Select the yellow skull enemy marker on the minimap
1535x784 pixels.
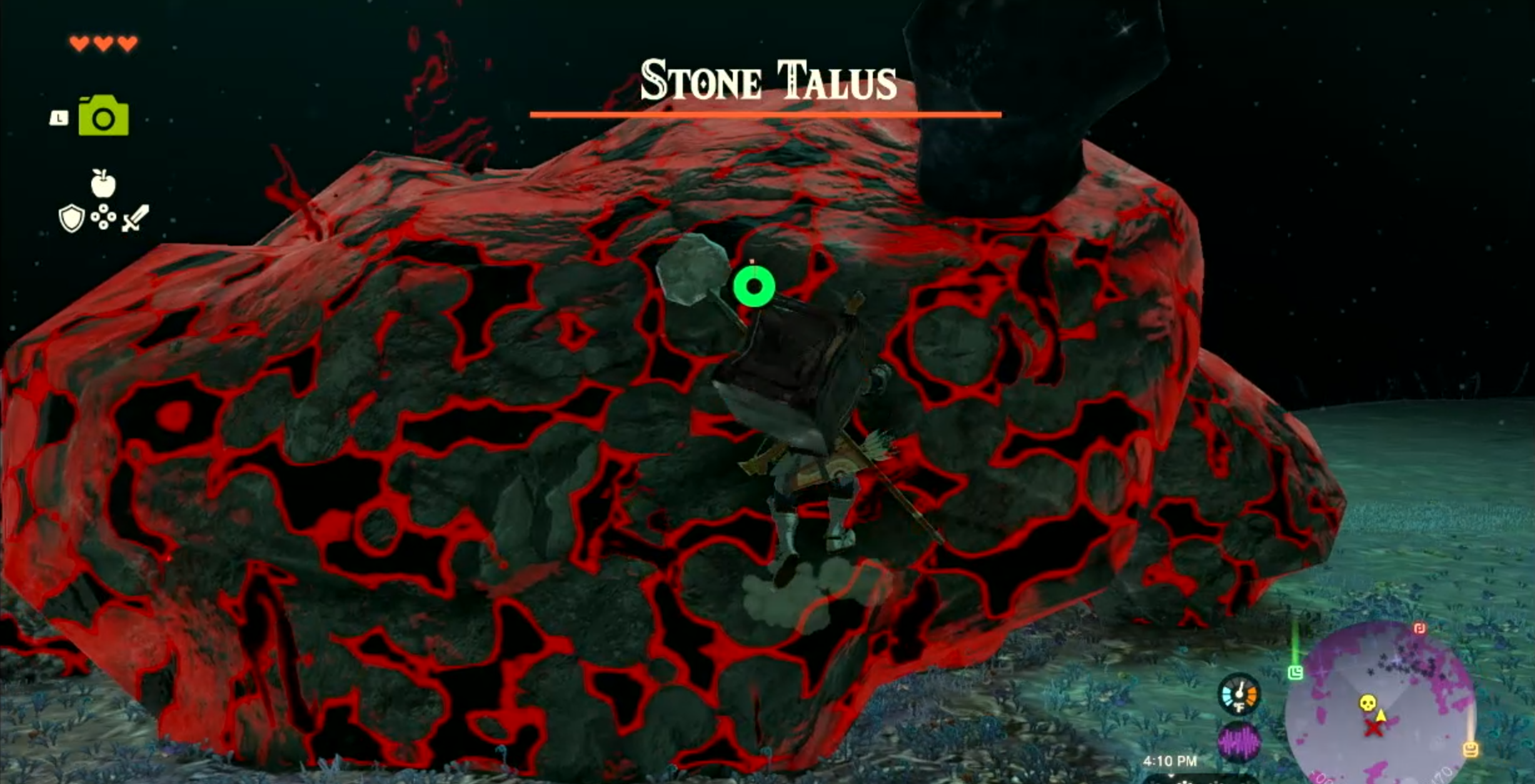pos(1367,703)
